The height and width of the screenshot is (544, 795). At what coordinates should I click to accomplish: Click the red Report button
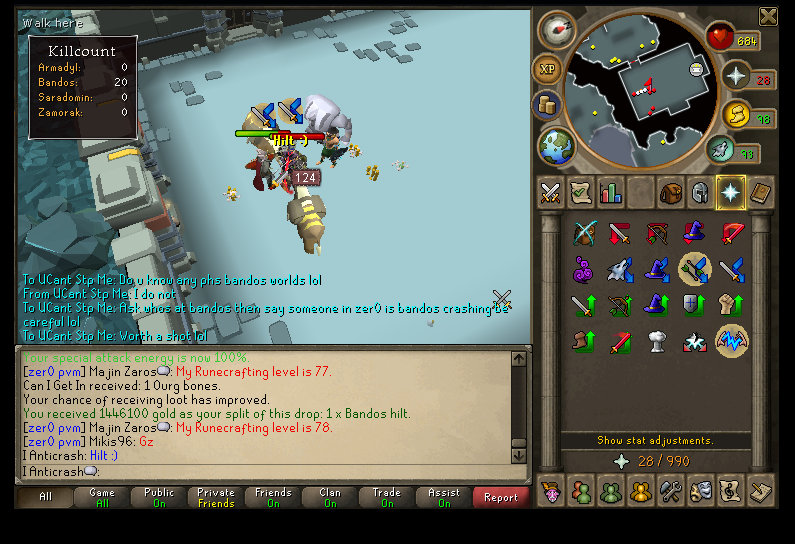[501, 497]
